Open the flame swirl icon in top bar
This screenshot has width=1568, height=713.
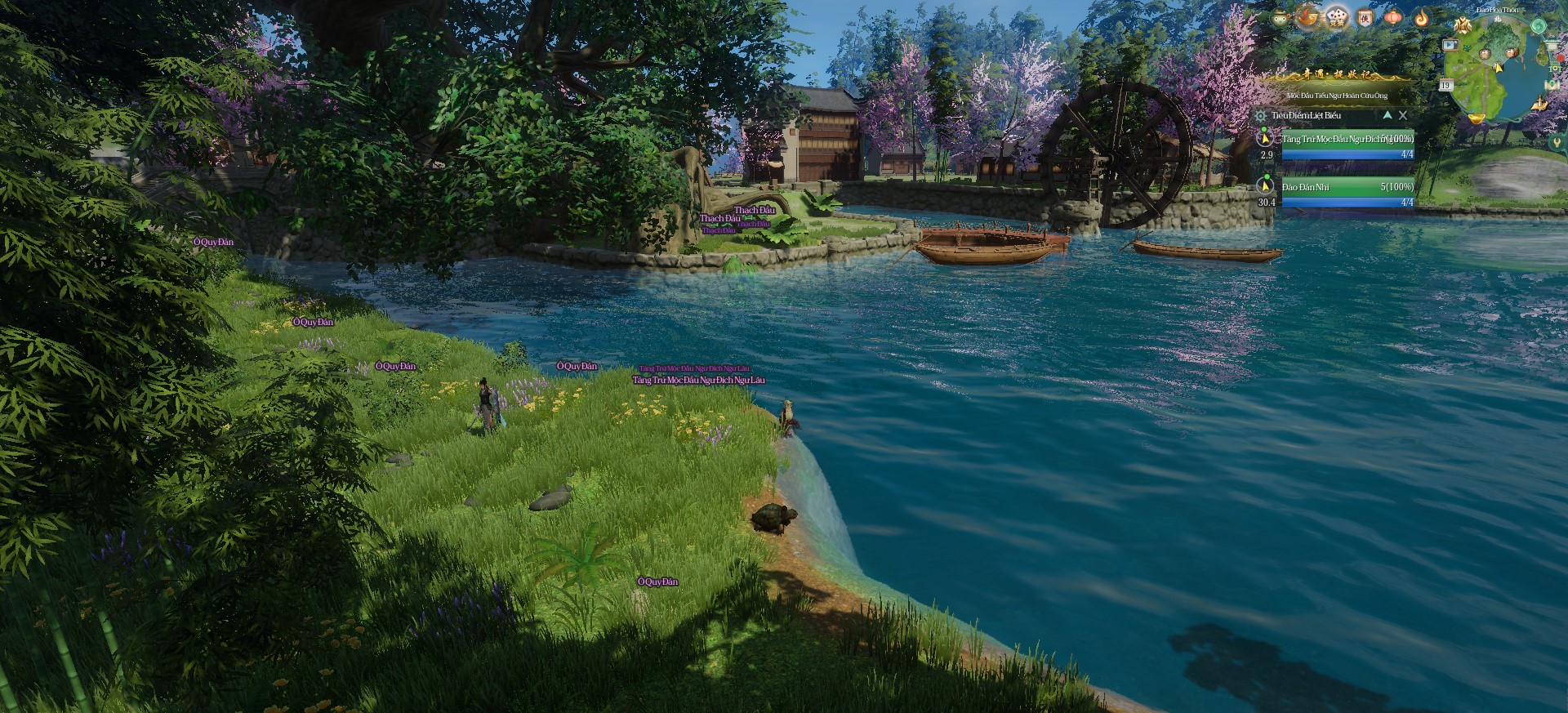pyautogui.click(x=1422, y=17)
